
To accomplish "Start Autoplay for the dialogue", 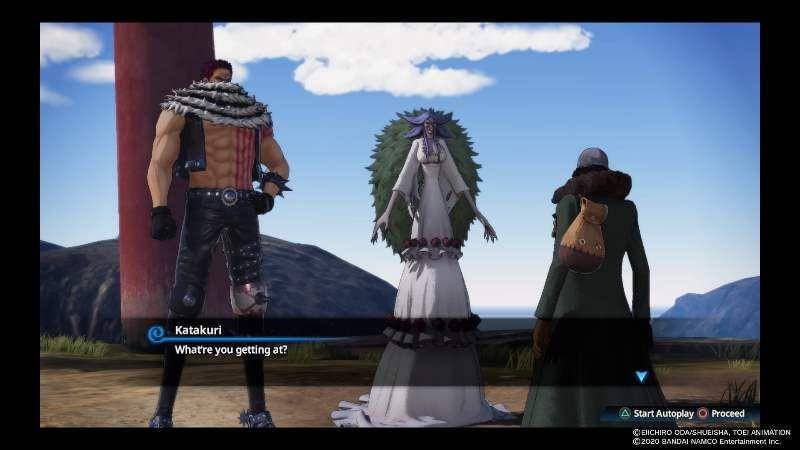I will click(649, 413).
